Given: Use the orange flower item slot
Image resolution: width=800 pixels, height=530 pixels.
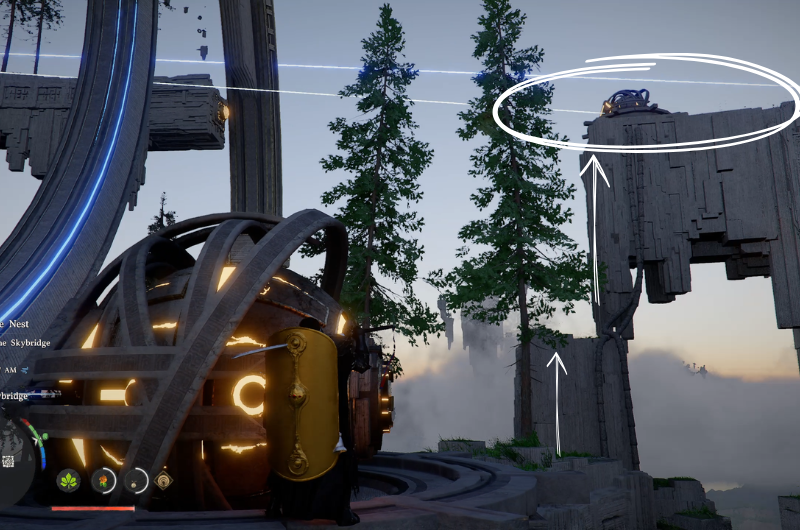Looking at the screenshot, I should (x=102, y=481).
